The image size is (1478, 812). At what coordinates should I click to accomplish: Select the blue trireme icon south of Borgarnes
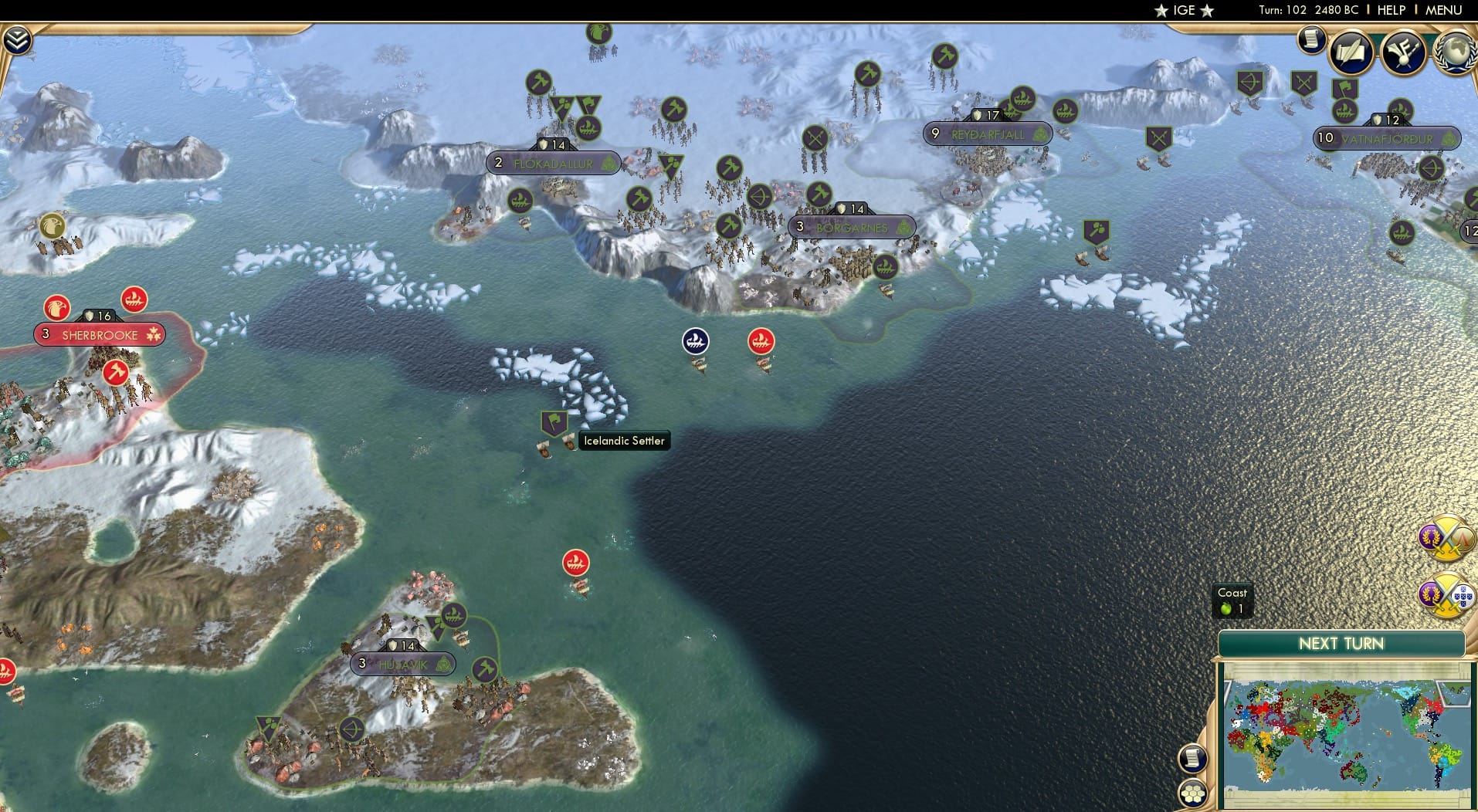click(x=696, y=340)
